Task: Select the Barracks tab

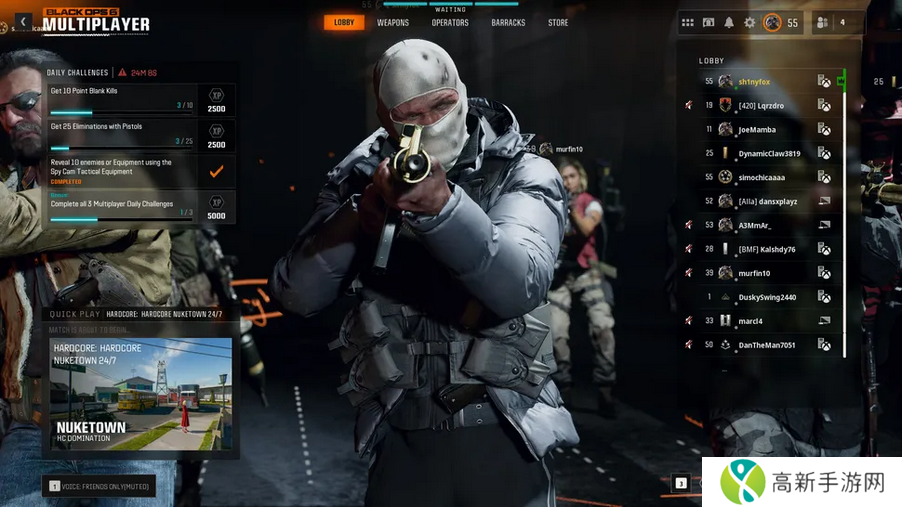Action: 508,23
